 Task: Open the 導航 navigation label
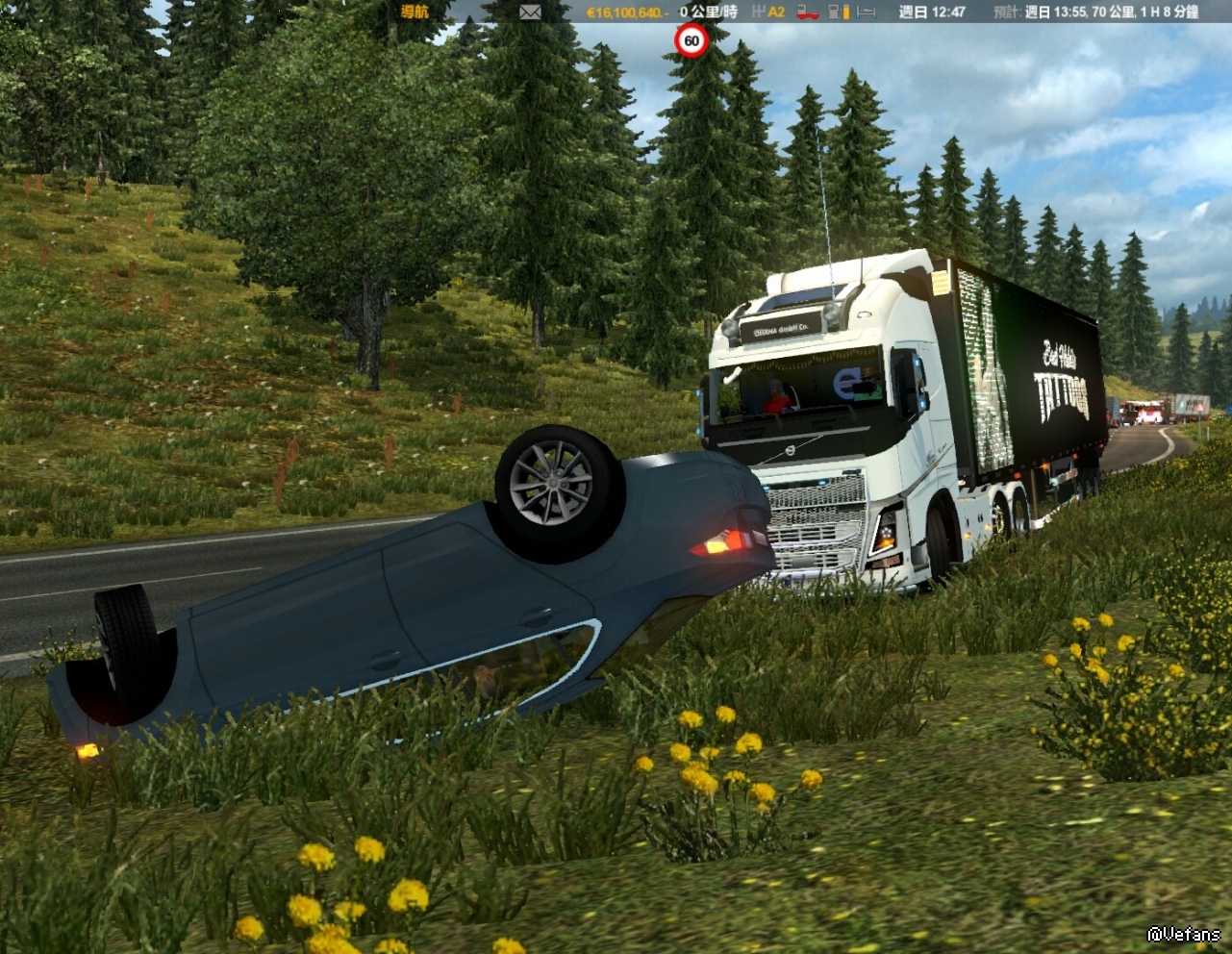(415, 12)
